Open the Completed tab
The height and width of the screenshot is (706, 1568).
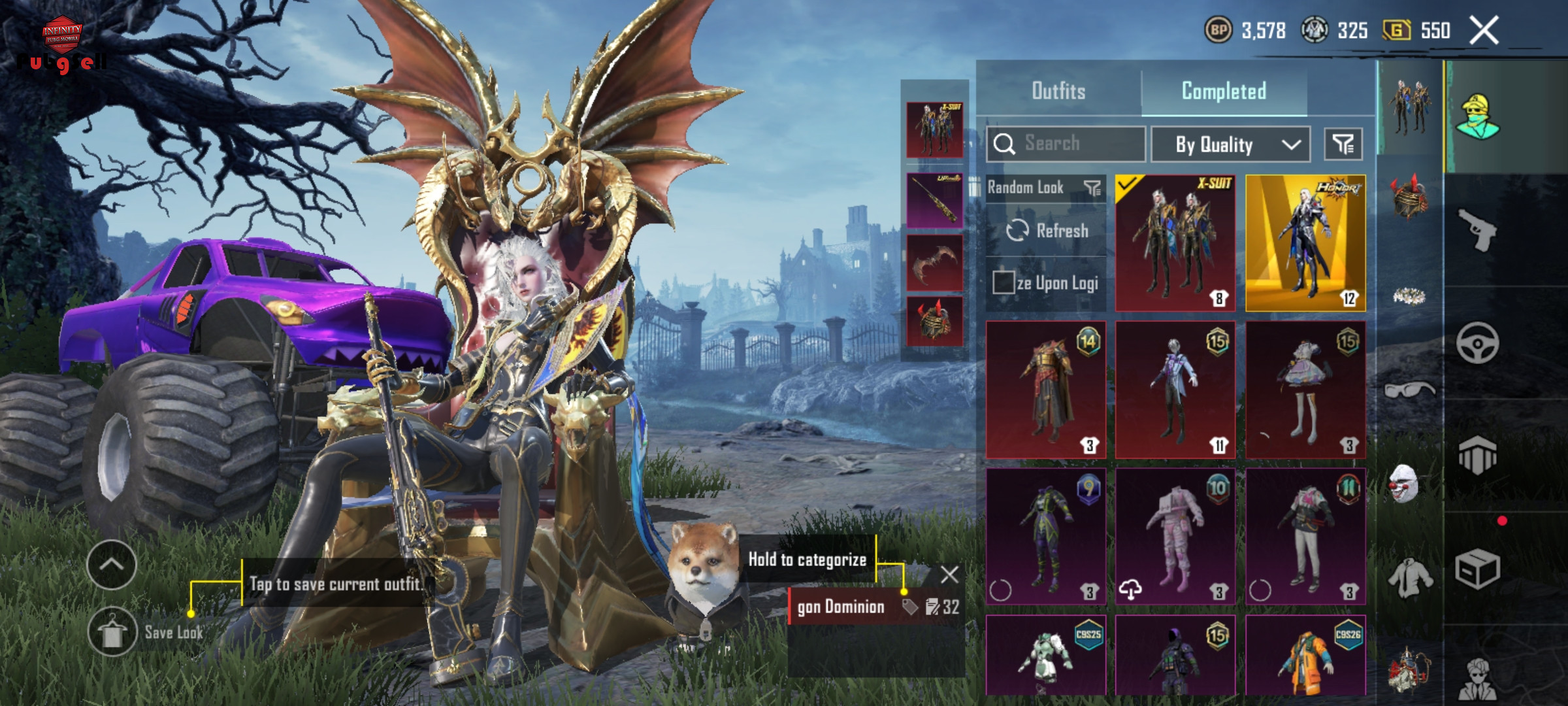click(x=1224, y=92)
